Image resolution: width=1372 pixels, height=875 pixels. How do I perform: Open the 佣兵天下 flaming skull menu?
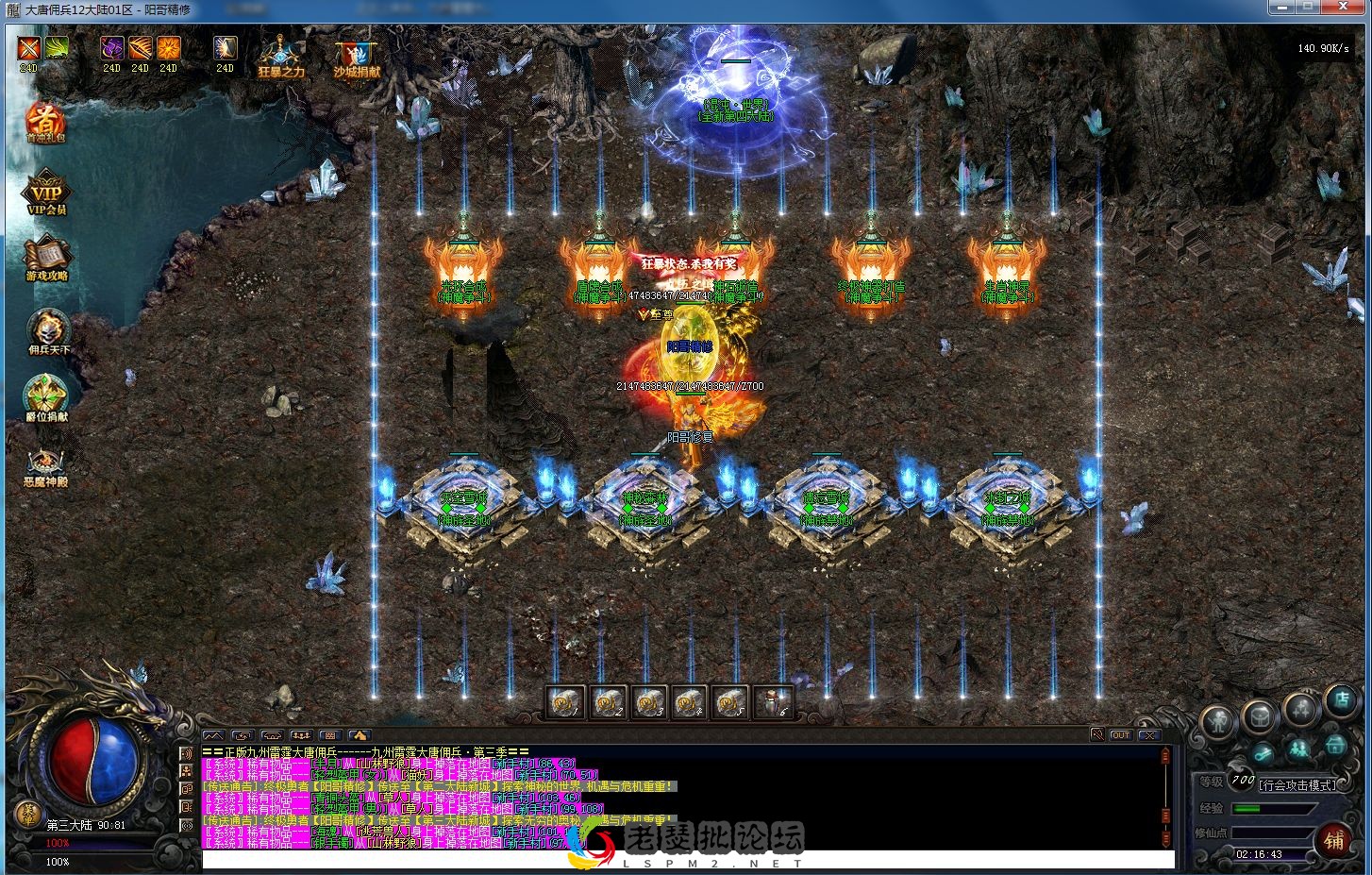[46, 330]
